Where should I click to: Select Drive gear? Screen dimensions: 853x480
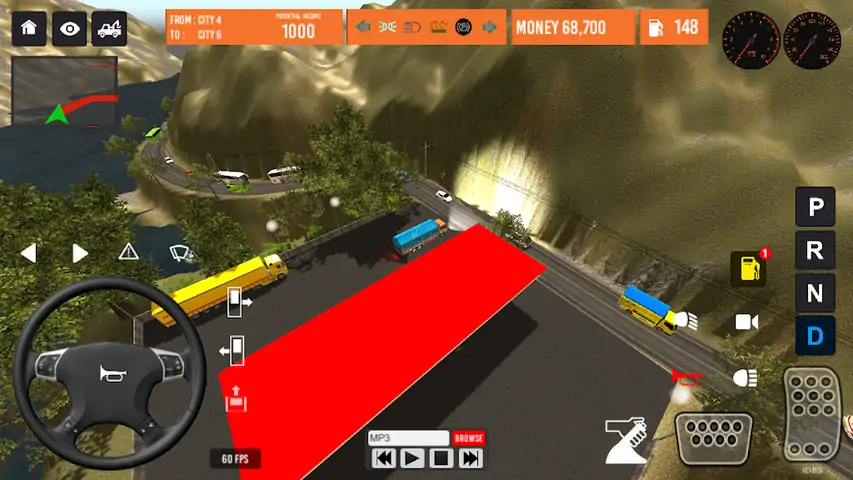815,336
